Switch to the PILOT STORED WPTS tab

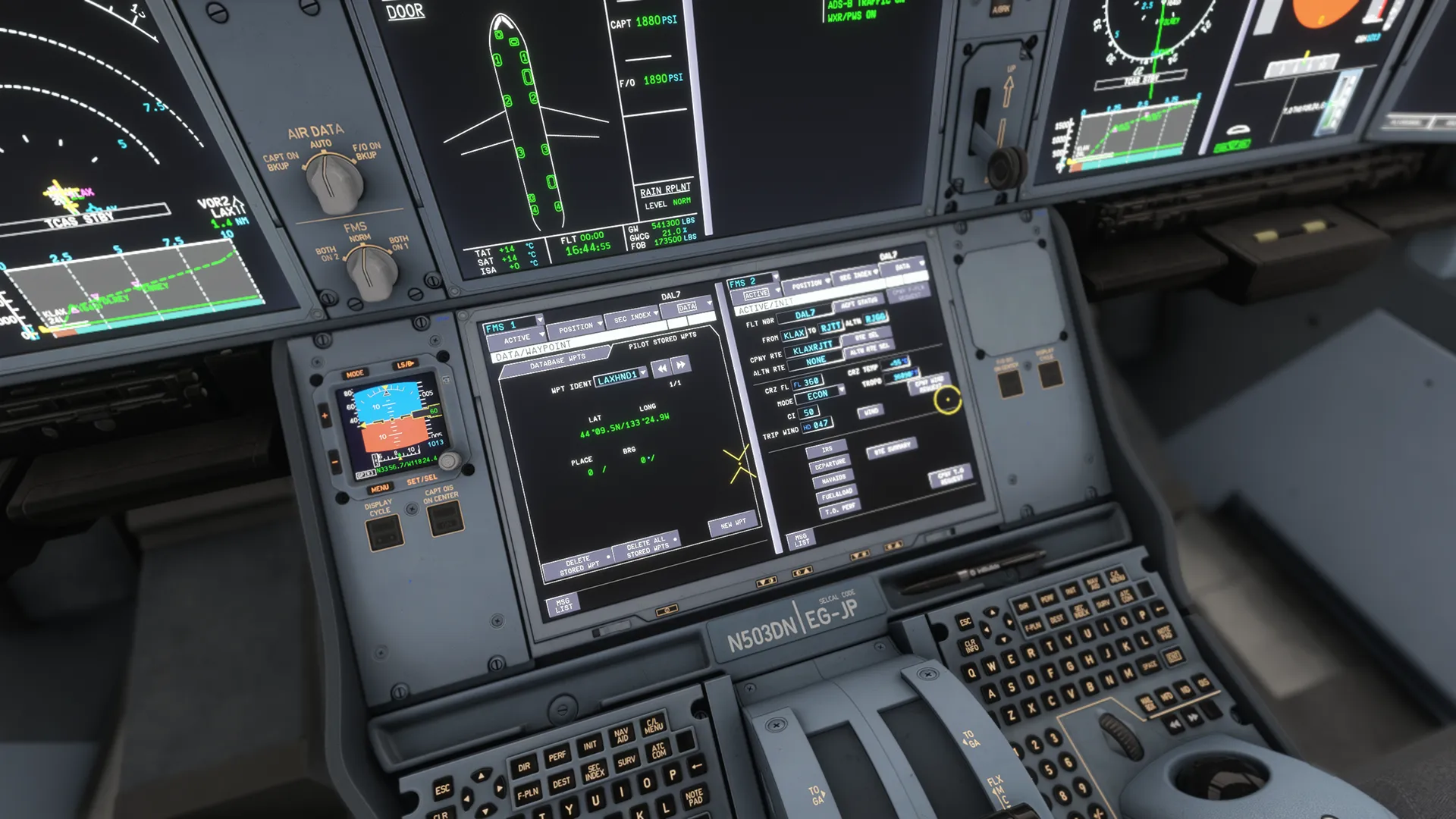662,340
